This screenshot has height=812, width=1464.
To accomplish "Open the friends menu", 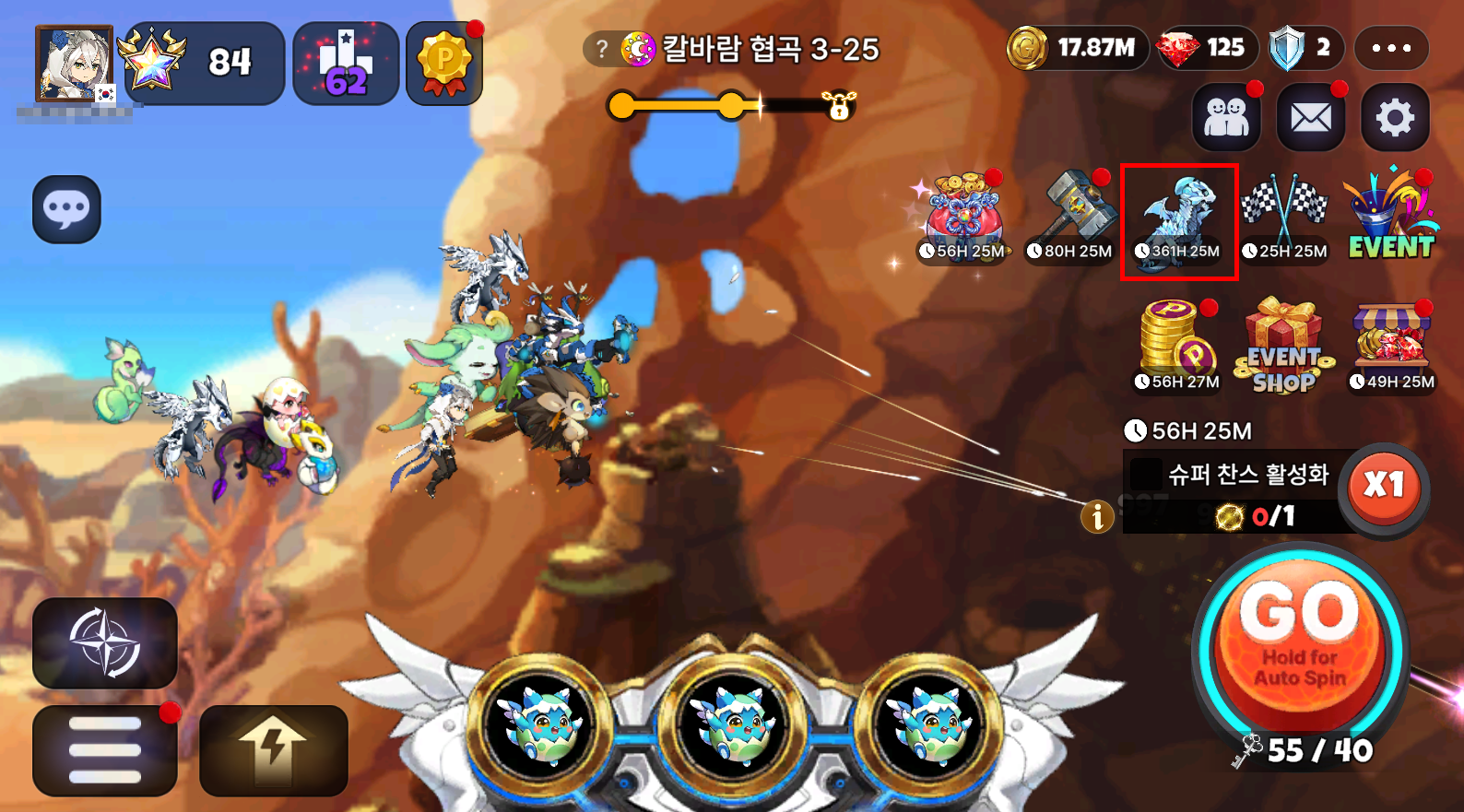I will coord(1226,117).
